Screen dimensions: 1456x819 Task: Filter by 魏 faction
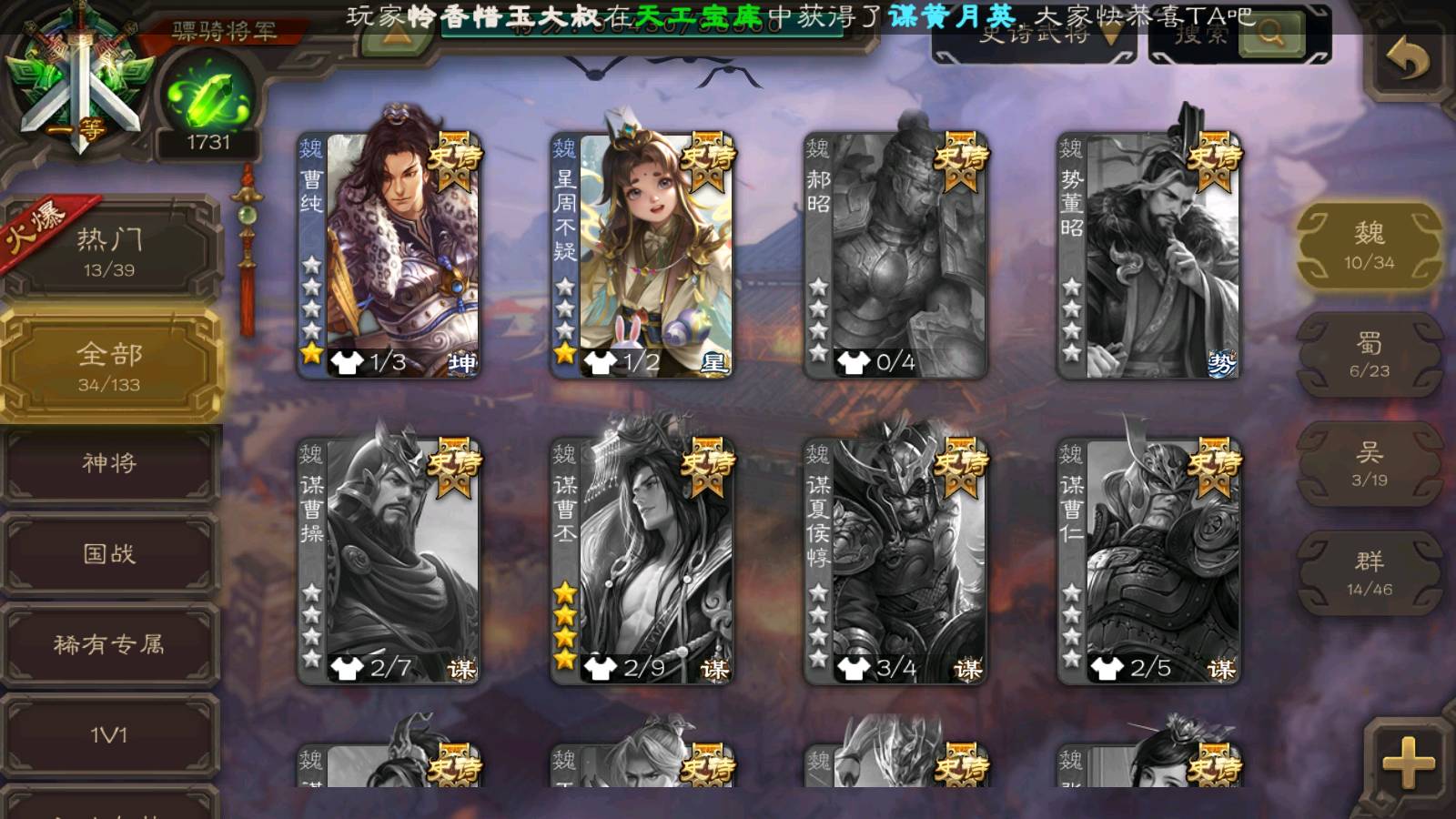[x=1369, y=246]
